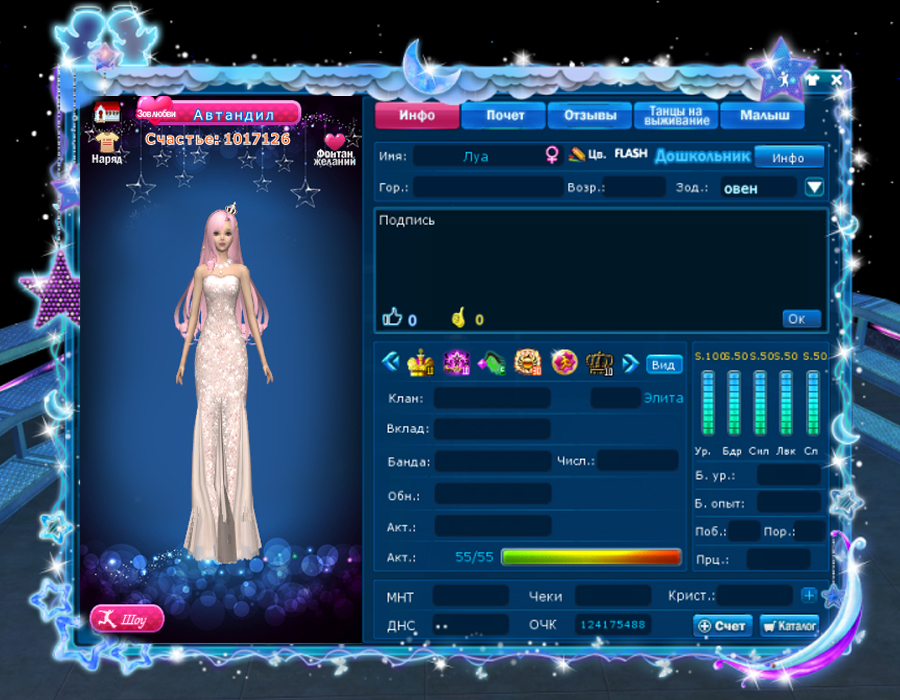
Task: Show previous badges with left arrow
Action: pyautogui.click(x=391, y=362)
